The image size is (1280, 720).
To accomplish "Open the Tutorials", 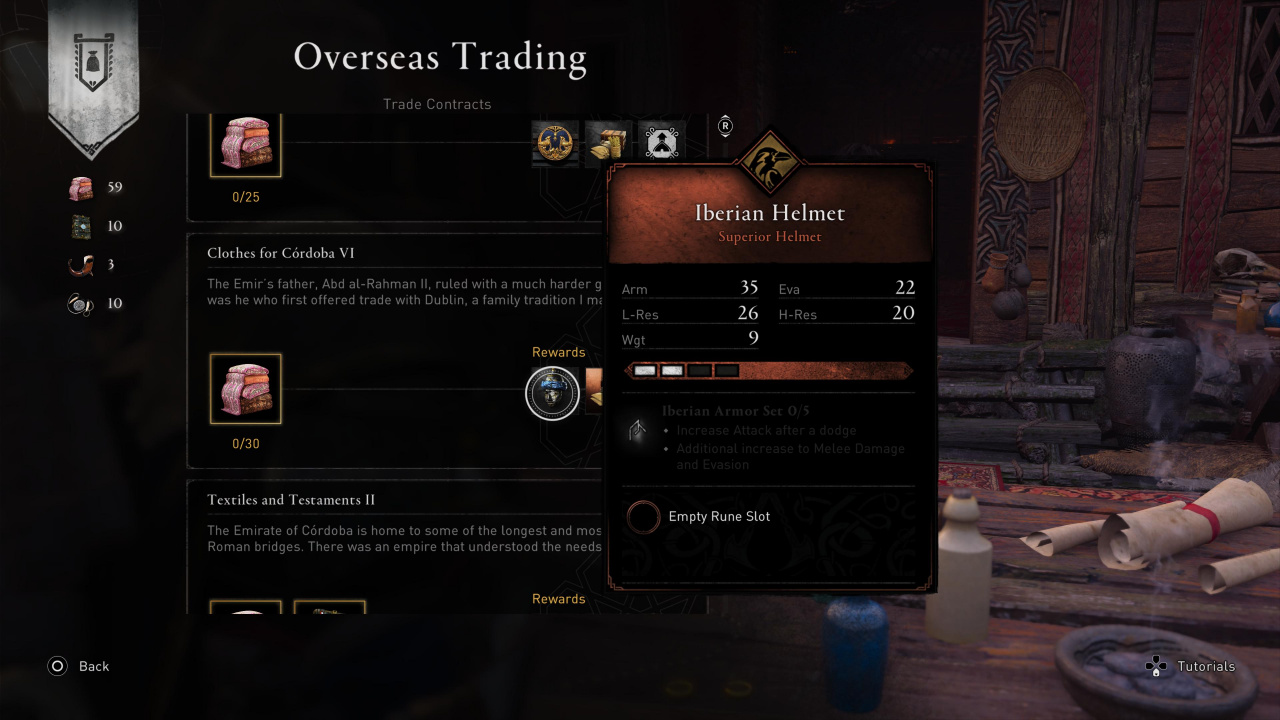I will (1191, 666).
